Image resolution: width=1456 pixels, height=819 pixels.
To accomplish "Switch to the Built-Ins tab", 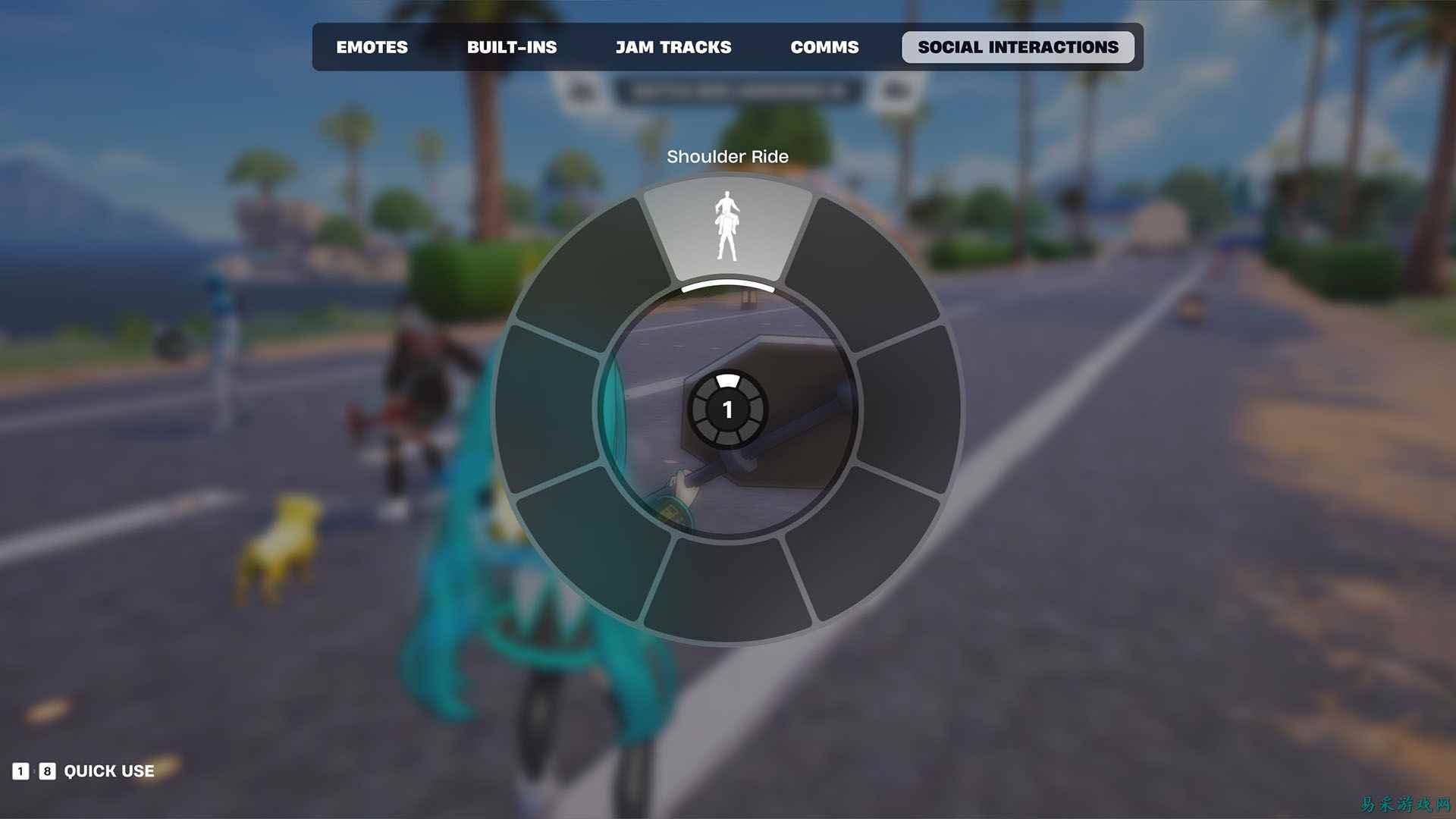I will [x=512, y=47].
